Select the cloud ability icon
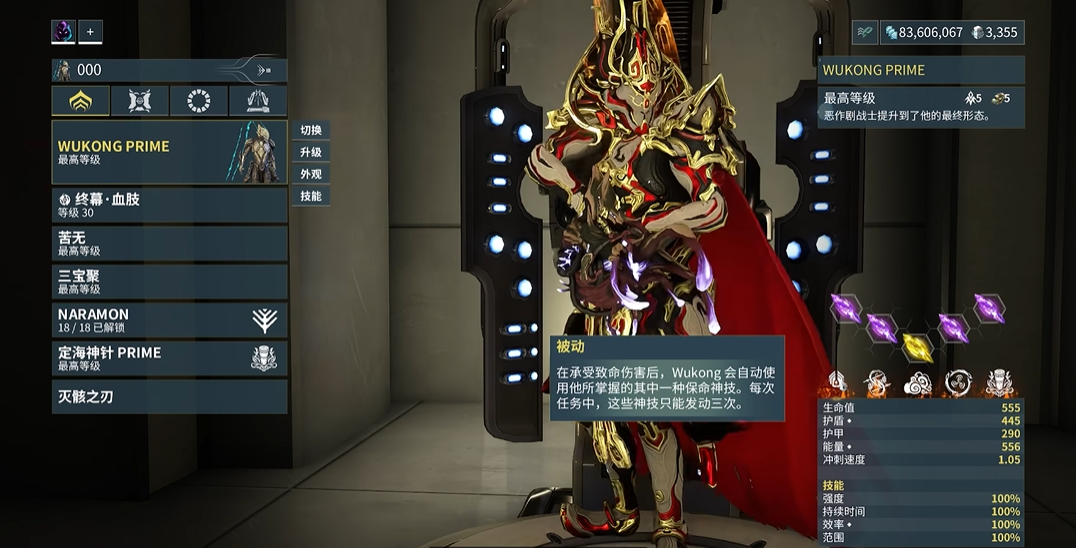The height and width of the screenshot is (548, 1076). click(917, 382)
